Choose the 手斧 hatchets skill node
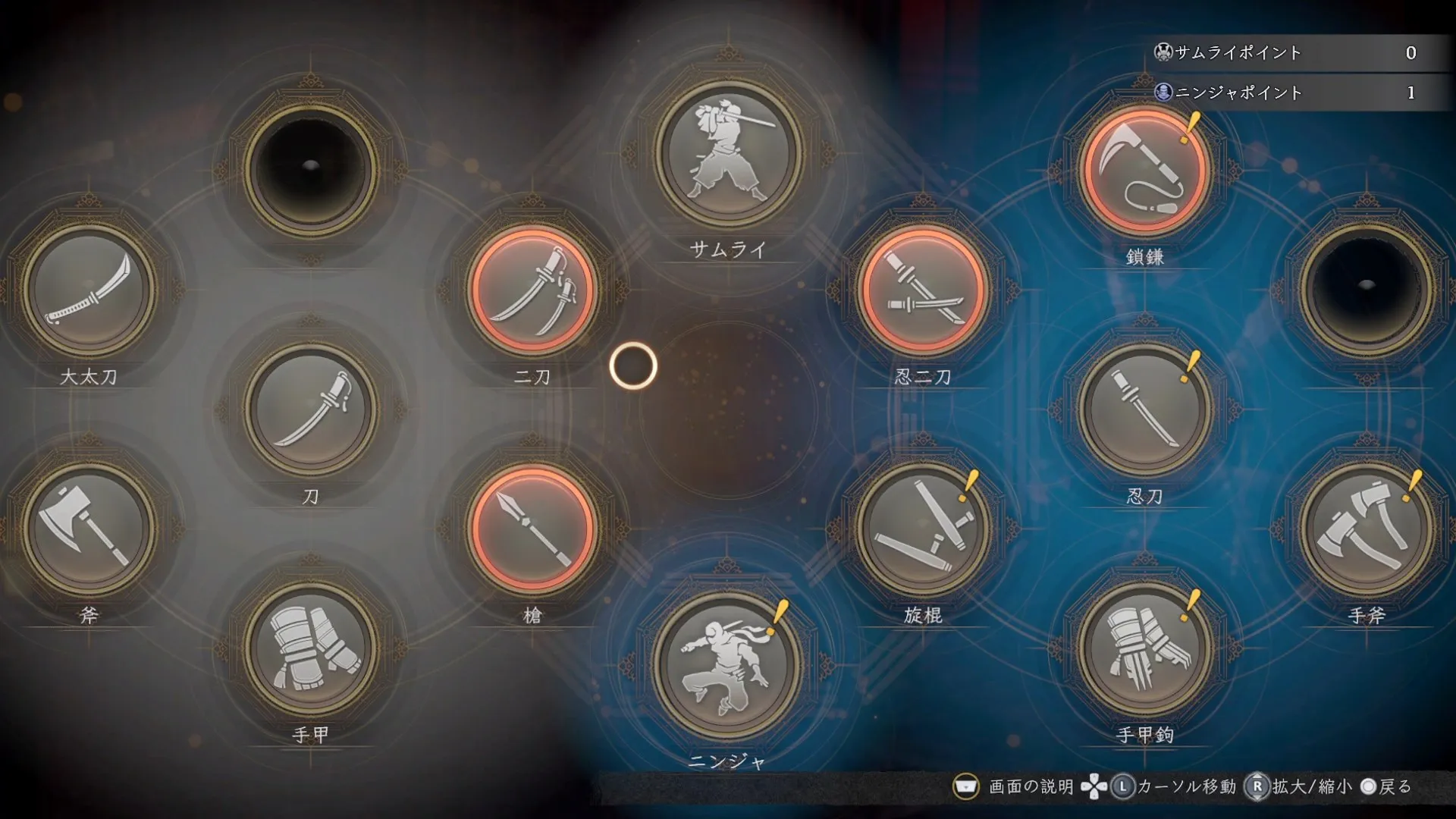Viewport: 1456px width, 819px height. [x=1367, y=529]
